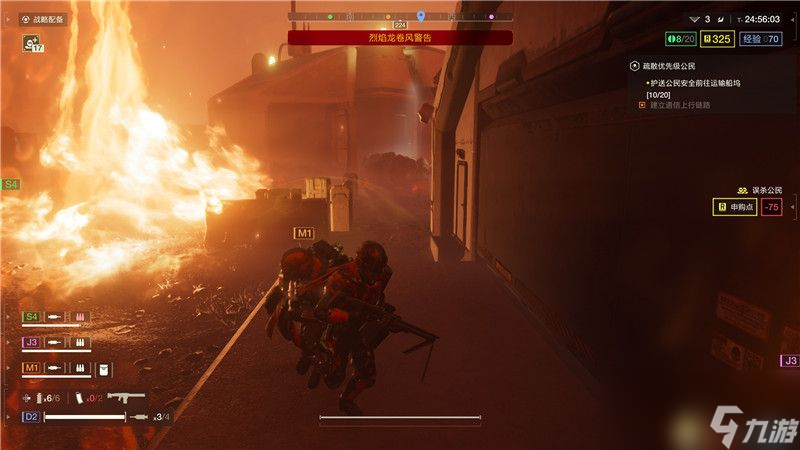800x450 pixels.
Task: Click the M1 teammate marker above soldier
Action: click(x=303, y=233)
